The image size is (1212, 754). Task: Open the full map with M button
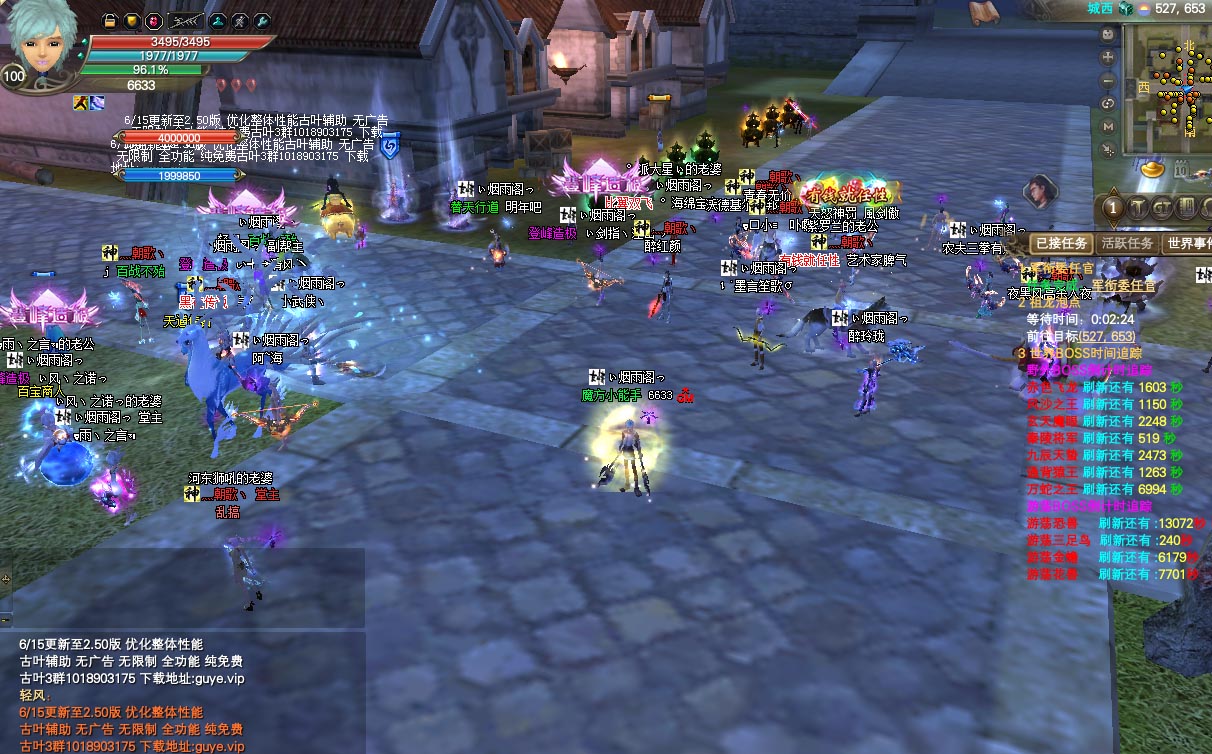coord(1108,127)
